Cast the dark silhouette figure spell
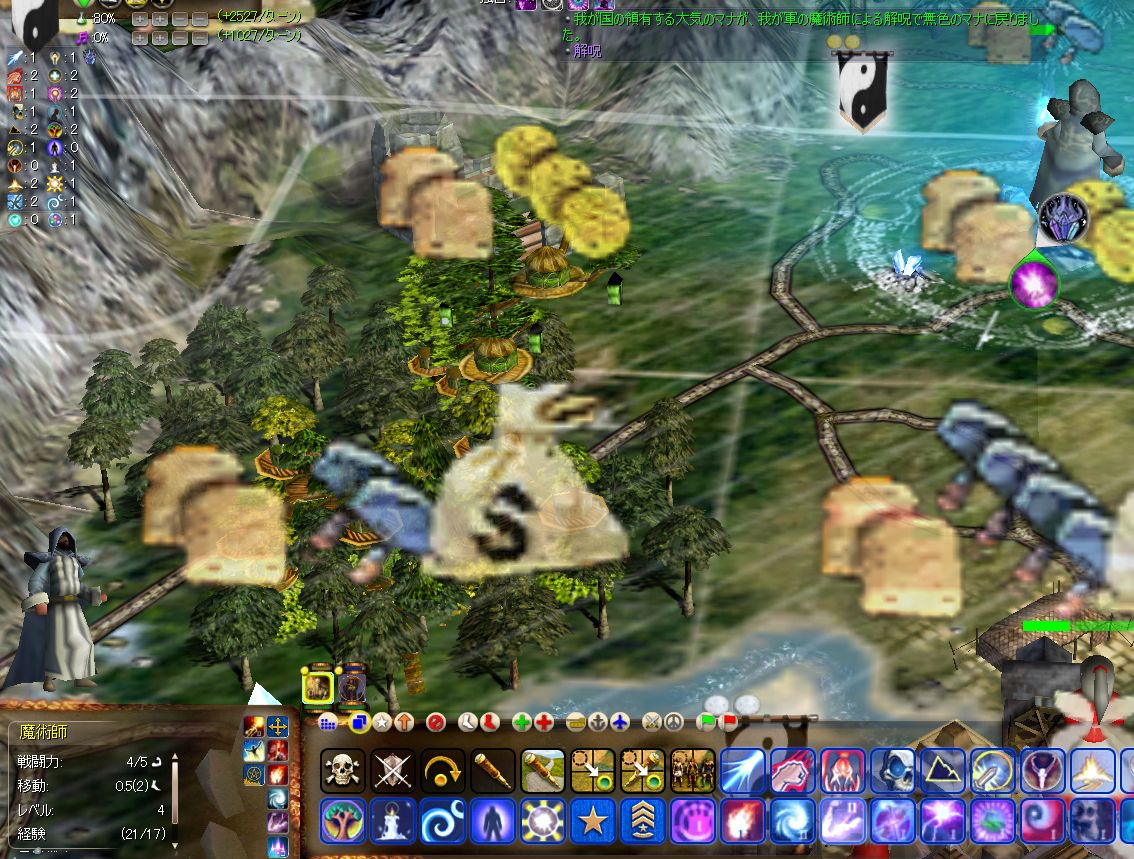This screenshot has width=1134, height=859. 493,820
